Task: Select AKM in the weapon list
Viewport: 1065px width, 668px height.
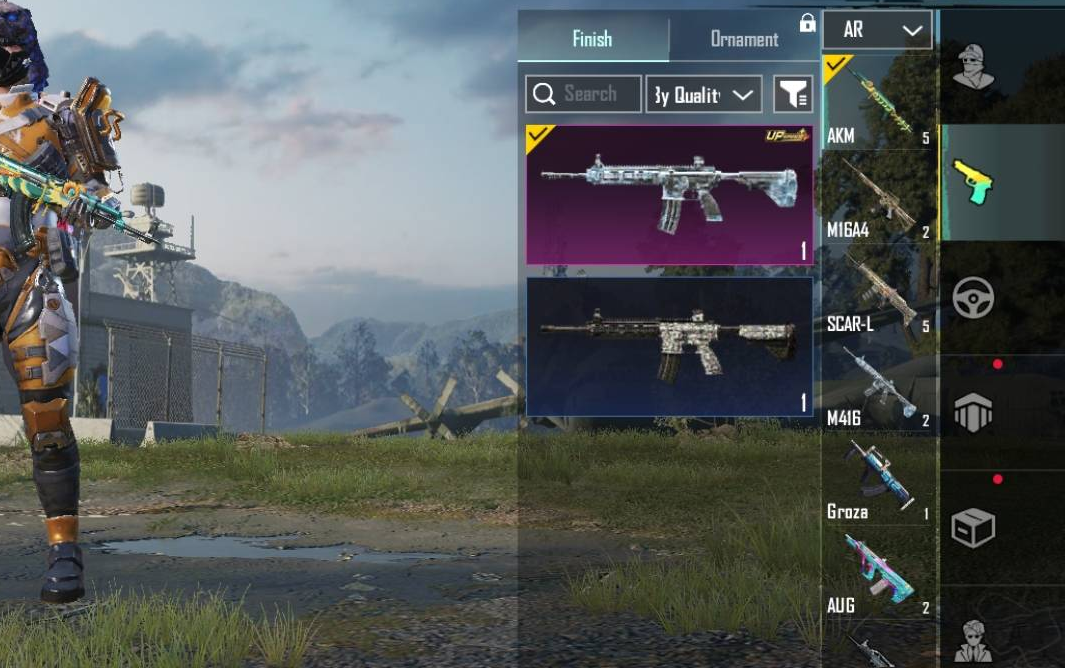Action: pyautogui.click(x=878, y=102)
